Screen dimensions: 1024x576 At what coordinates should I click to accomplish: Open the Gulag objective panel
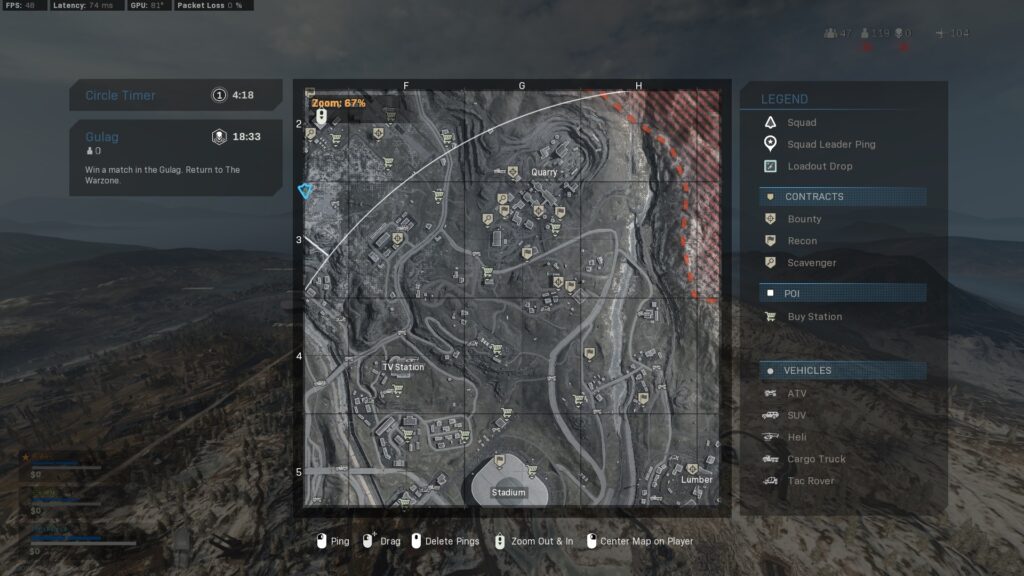click(175, 157)
